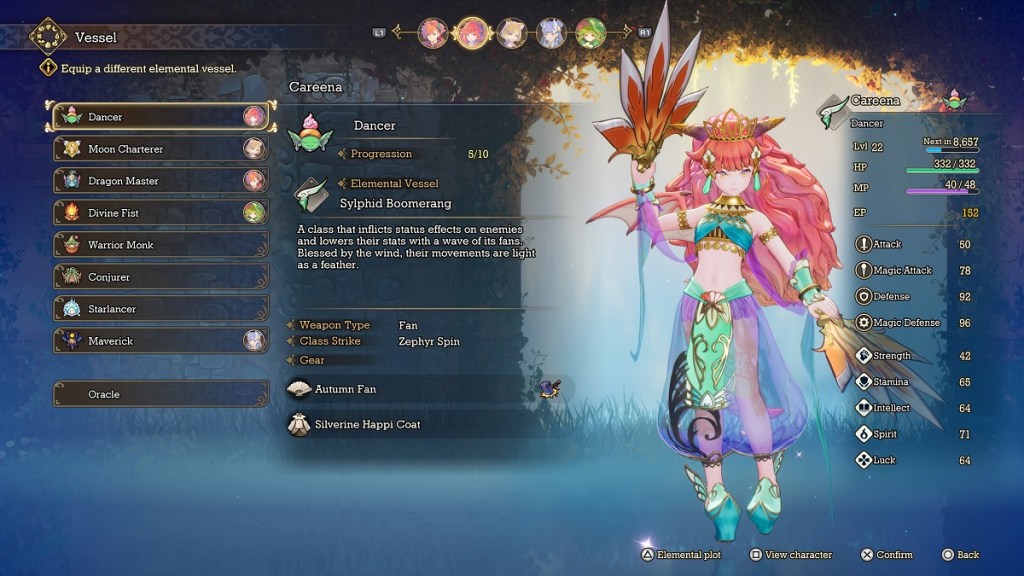
Task: Select the Dancer class entry
Action: tap(160, 117)
